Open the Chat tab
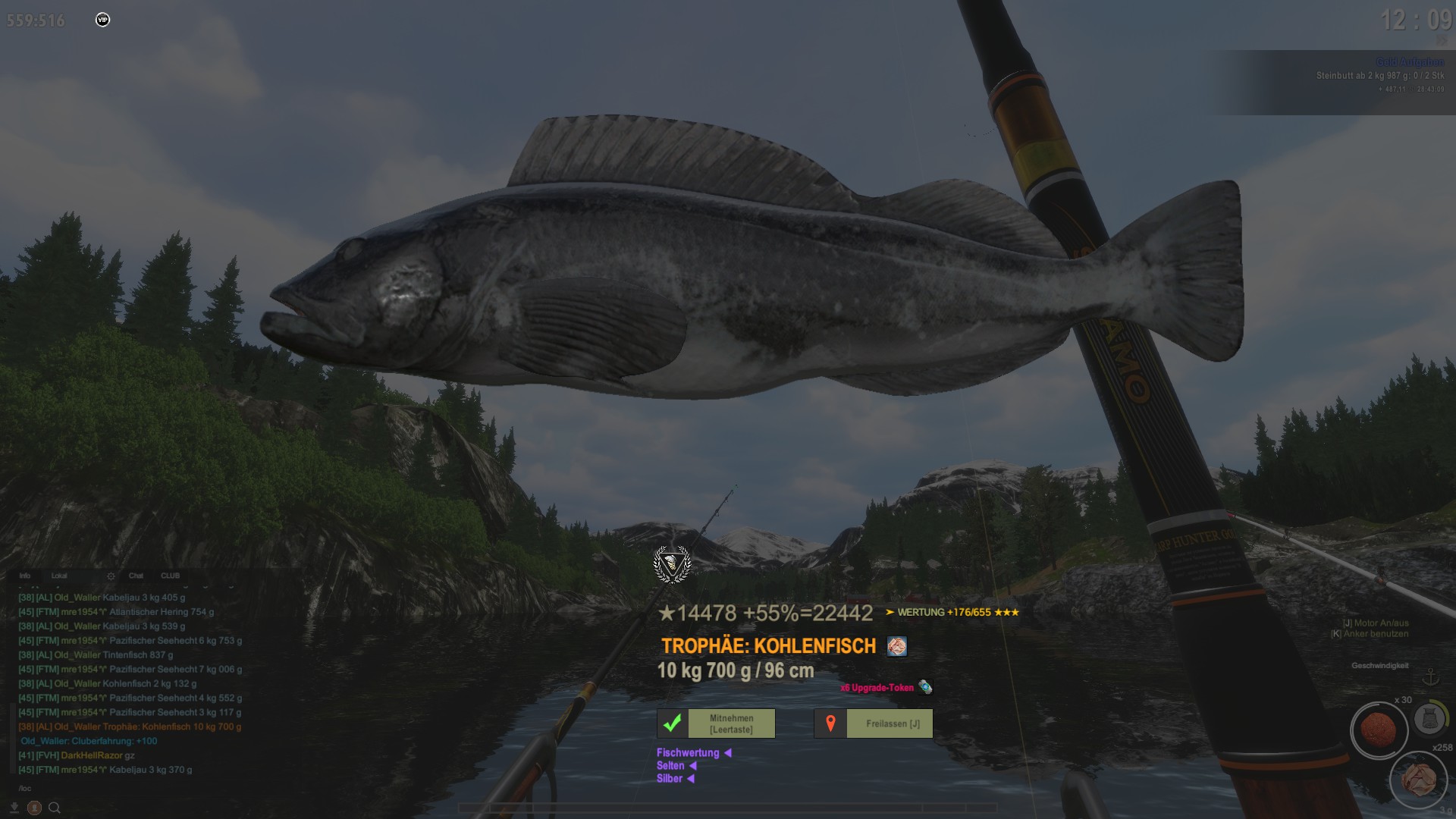The height and width of the screenshot is (819, 1456). point(136,576)
